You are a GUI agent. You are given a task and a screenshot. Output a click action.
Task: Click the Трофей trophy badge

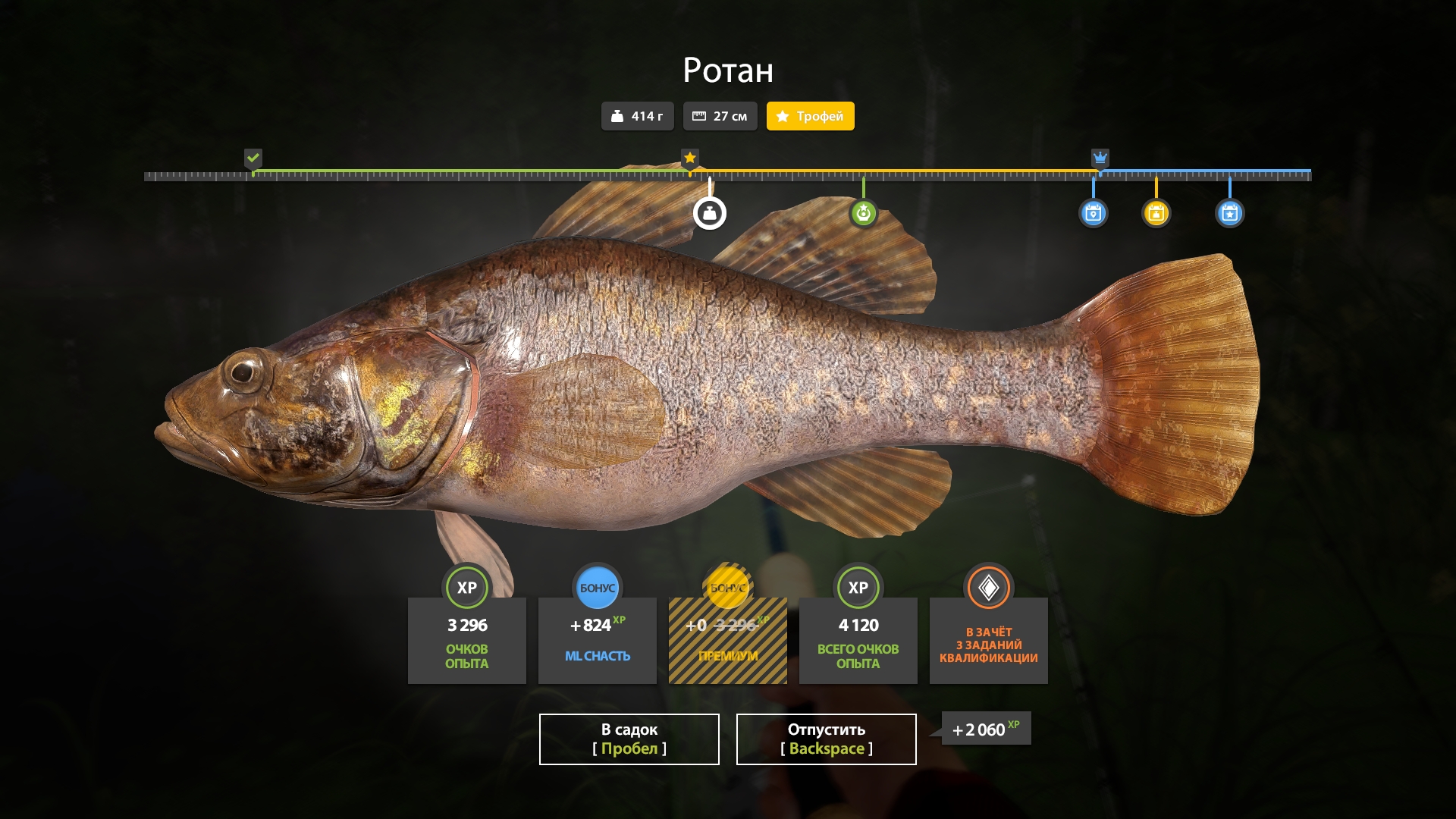coord(810,116)
